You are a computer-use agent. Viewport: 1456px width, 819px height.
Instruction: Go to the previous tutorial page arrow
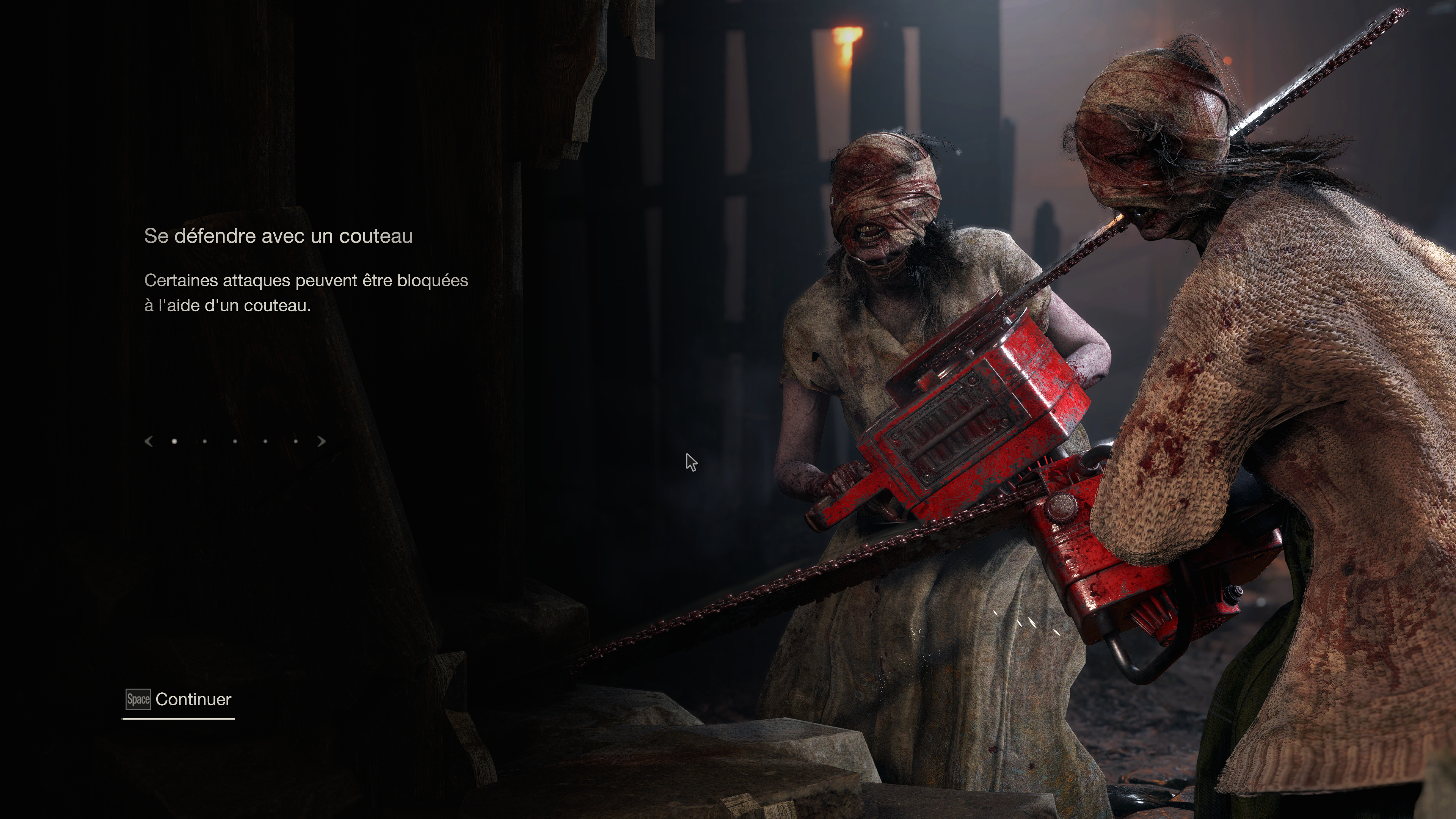tap(149, 441)
